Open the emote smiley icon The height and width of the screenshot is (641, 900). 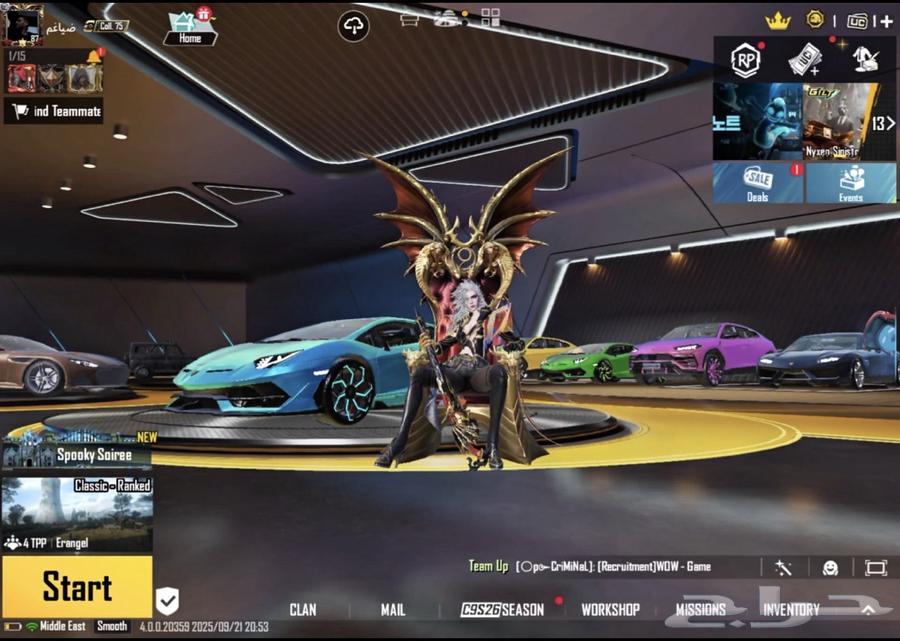(830, 567)
